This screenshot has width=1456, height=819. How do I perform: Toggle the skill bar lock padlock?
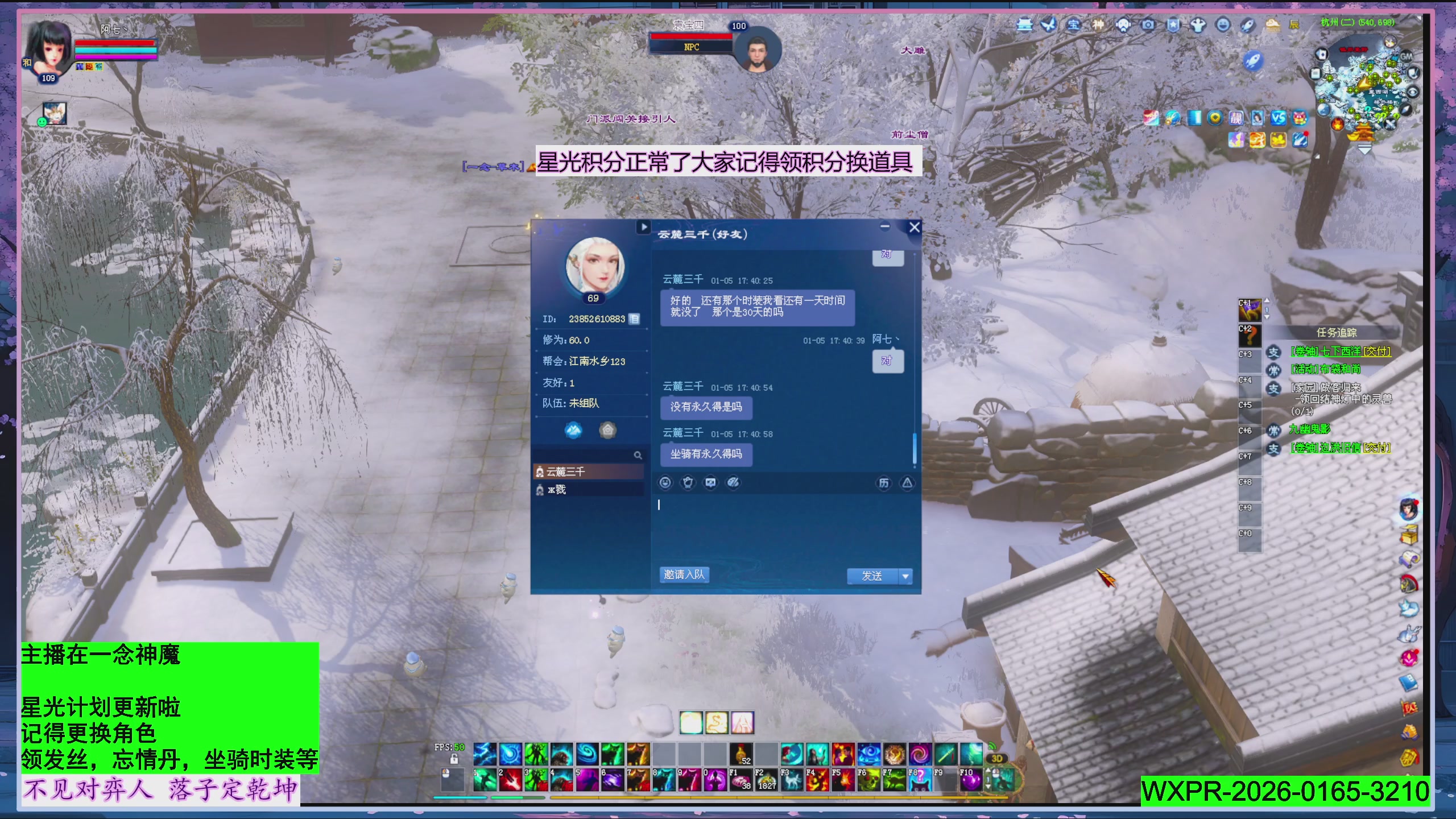[x=454, y=759]
